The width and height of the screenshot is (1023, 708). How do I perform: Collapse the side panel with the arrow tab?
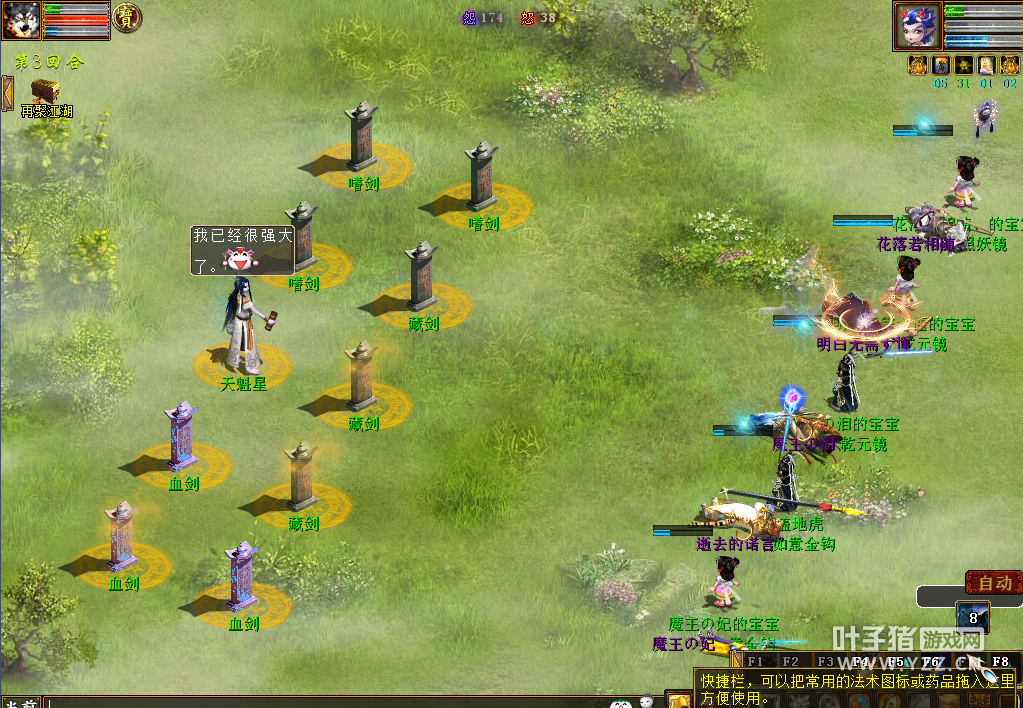click(x=6, y=93)
